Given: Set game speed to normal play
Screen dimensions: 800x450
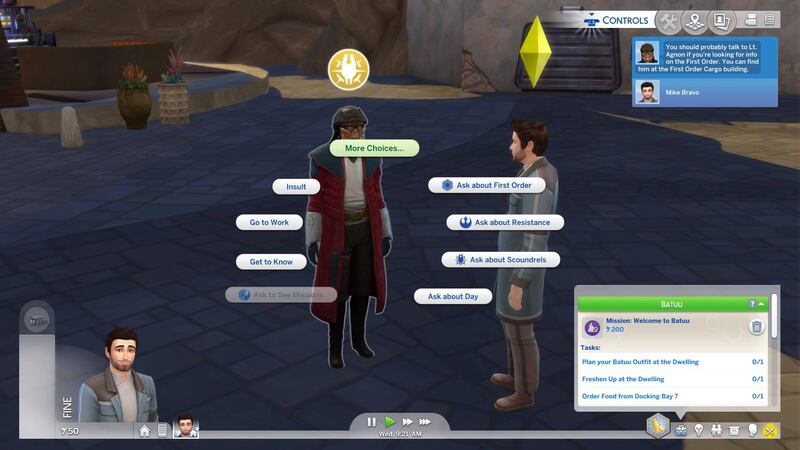Looking at the screenshot, I should coord(390,422).
